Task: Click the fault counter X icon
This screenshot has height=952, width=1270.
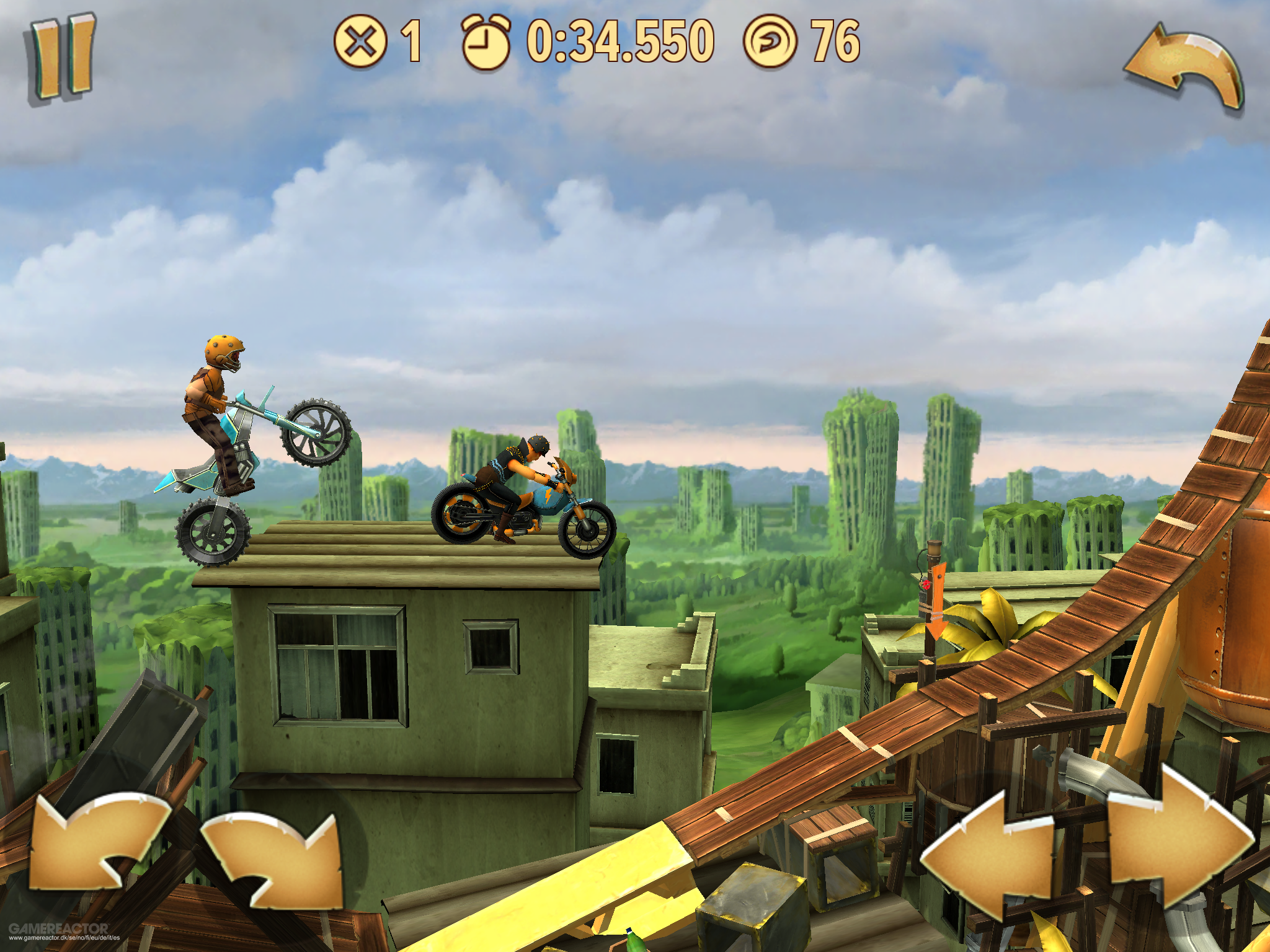Action: (360, 42)
